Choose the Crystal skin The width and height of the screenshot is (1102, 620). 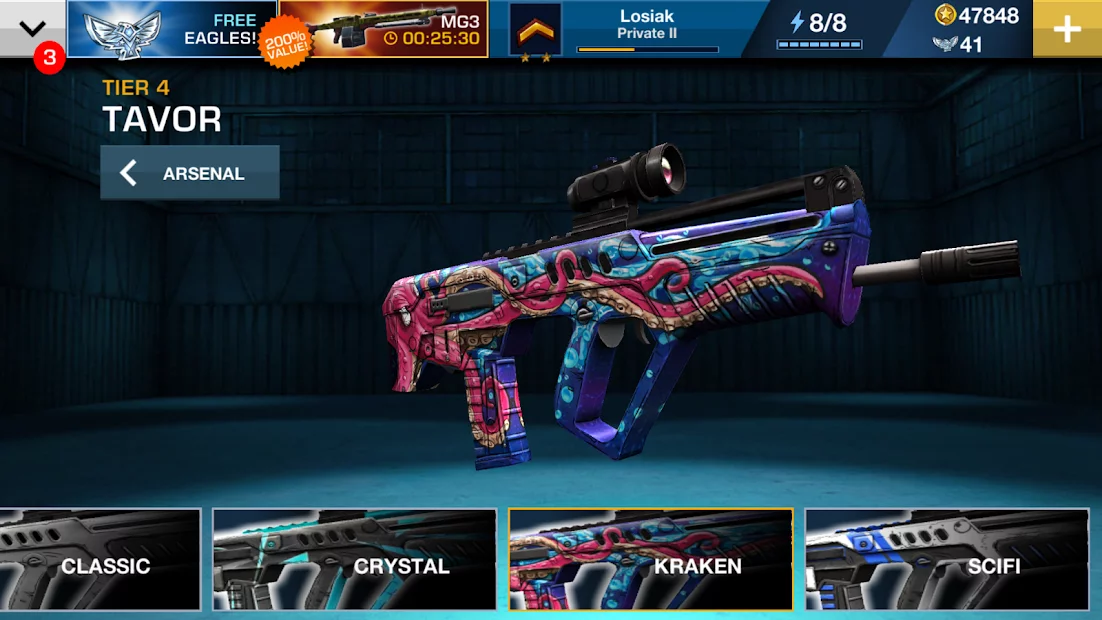(354, 560)
